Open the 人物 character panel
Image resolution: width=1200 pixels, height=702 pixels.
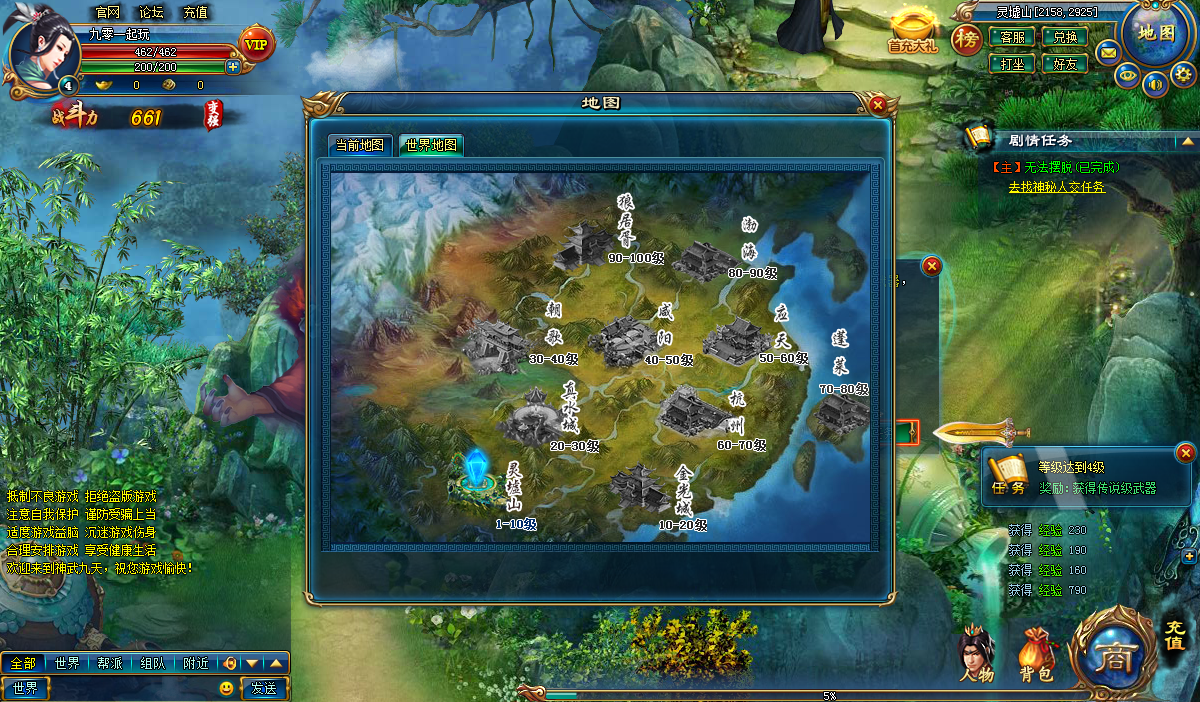[977, 657]
